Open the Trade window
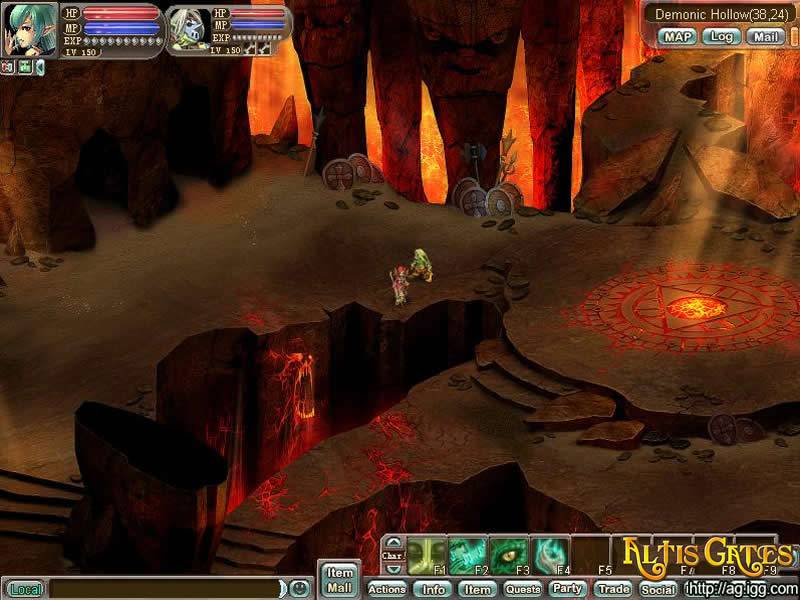800x600 pixels. click(x=613, y=589)
